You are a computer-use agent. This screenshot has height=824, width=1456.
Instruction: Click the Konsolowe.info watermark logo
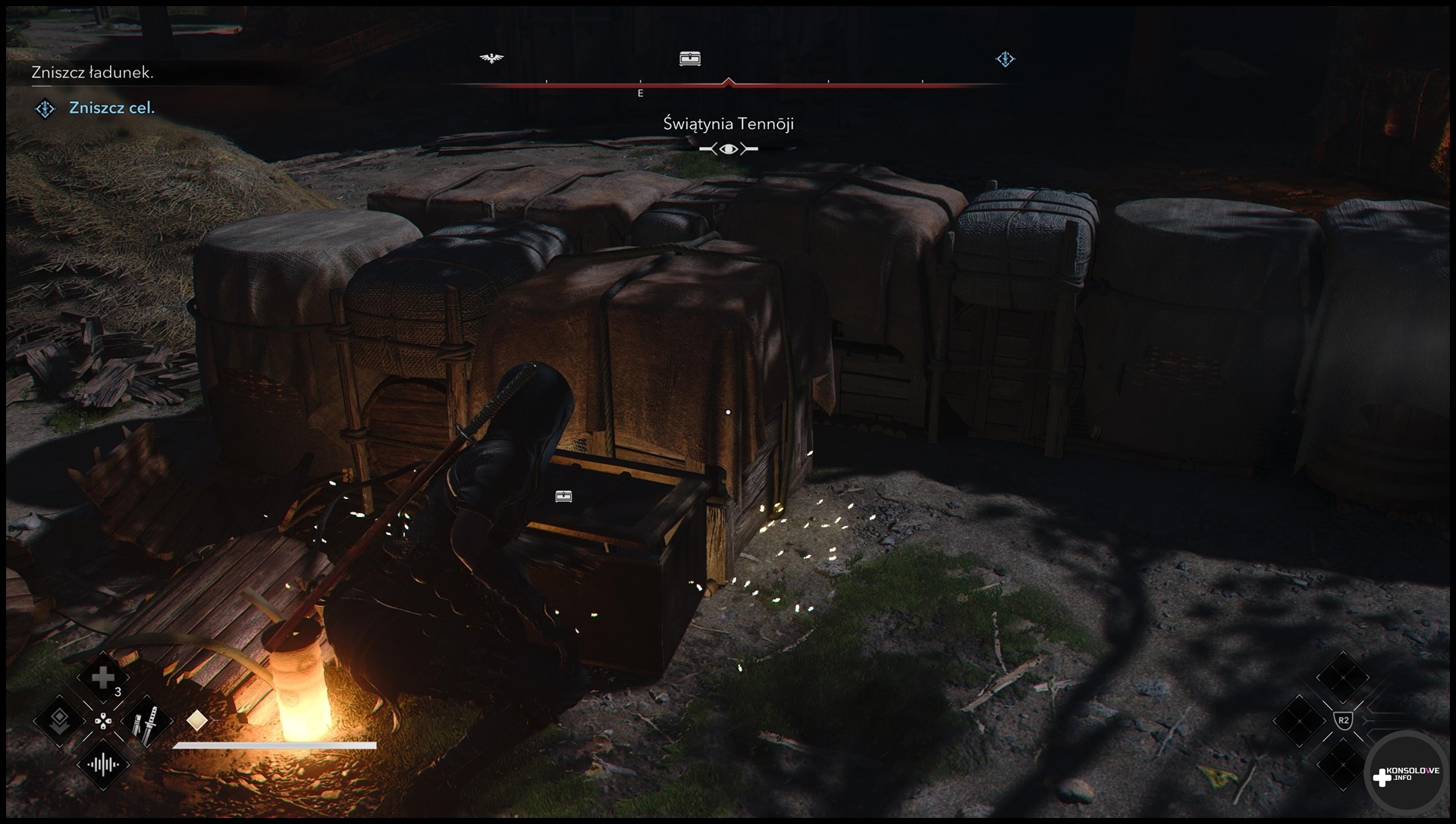click(1407, 775)
